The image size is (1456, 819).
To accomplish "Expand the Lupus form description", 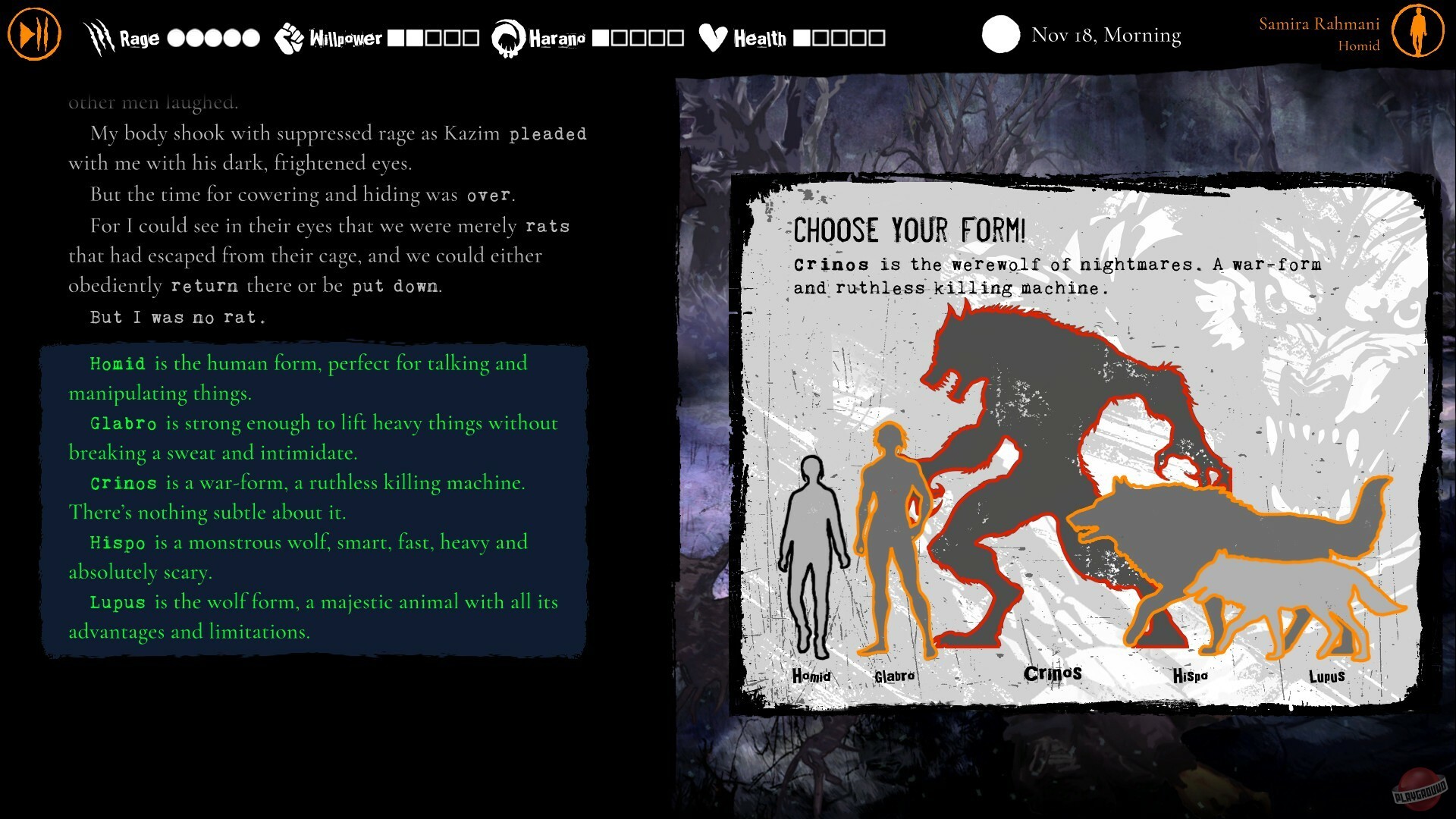I will [118, 602].
